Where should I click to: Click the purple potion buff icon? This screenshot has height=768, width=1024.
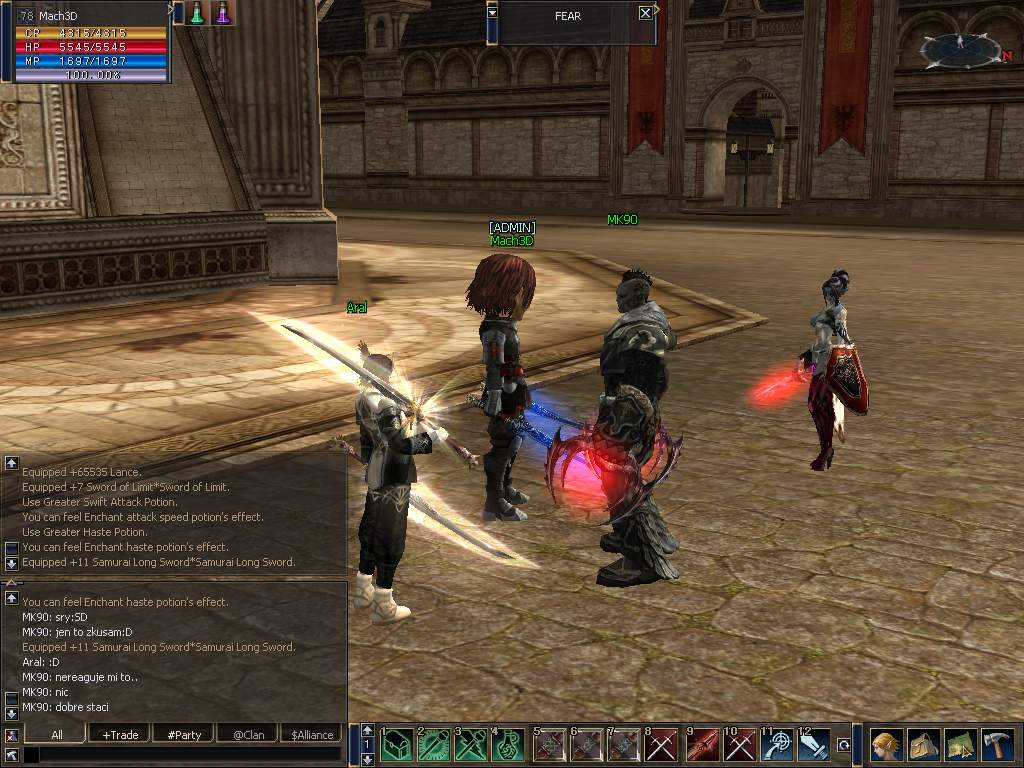pyautogui.click(x=222, y=13)
